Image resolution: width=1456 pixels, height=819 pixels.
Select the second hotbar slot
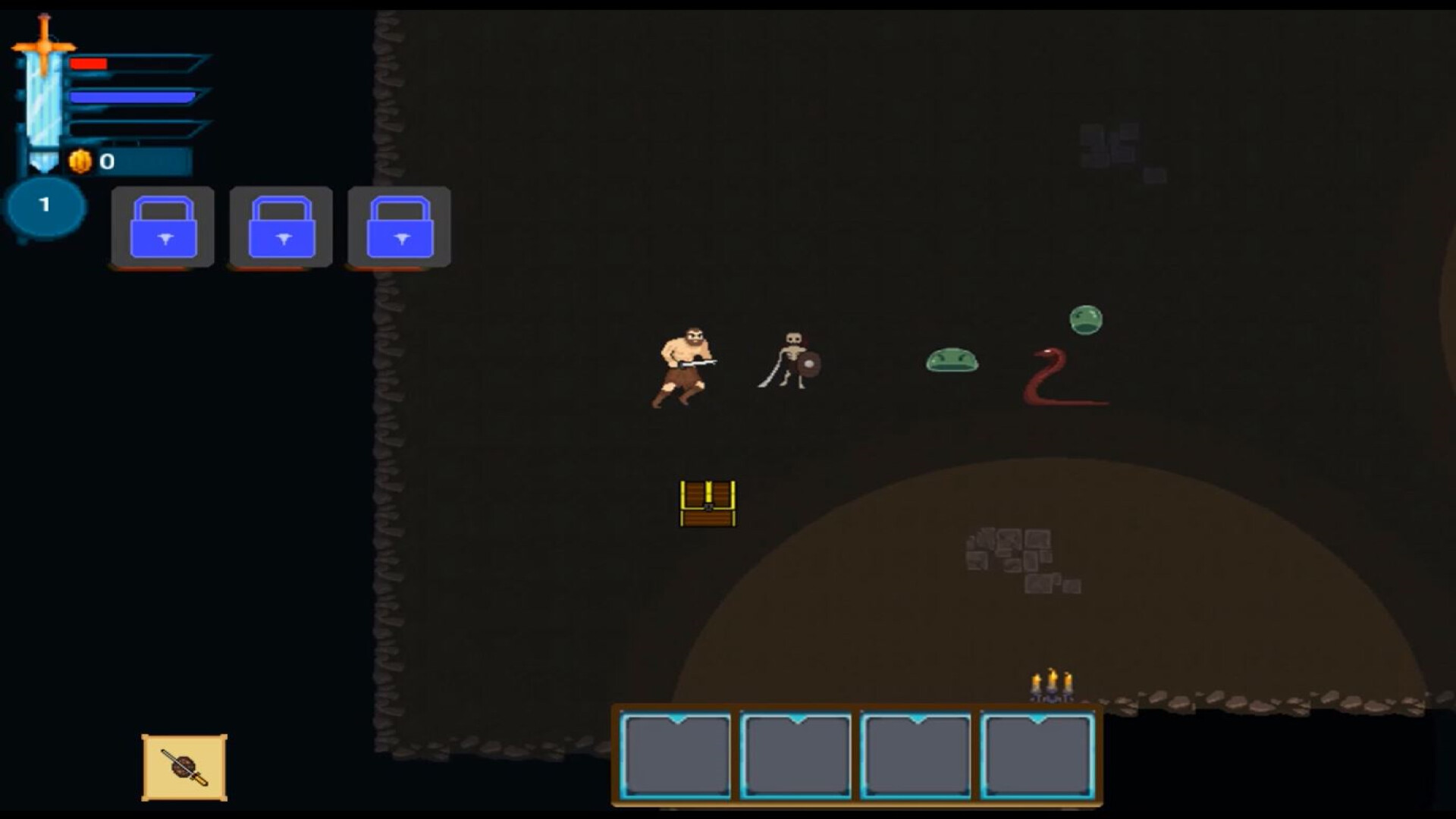[x=796, y=755]
